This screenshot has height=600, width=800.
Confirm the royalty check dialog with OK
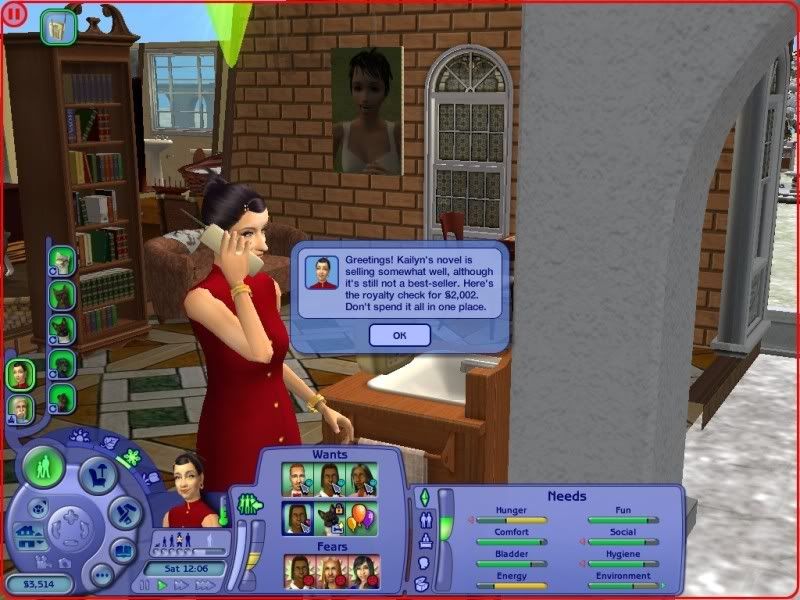click(399, 335)
